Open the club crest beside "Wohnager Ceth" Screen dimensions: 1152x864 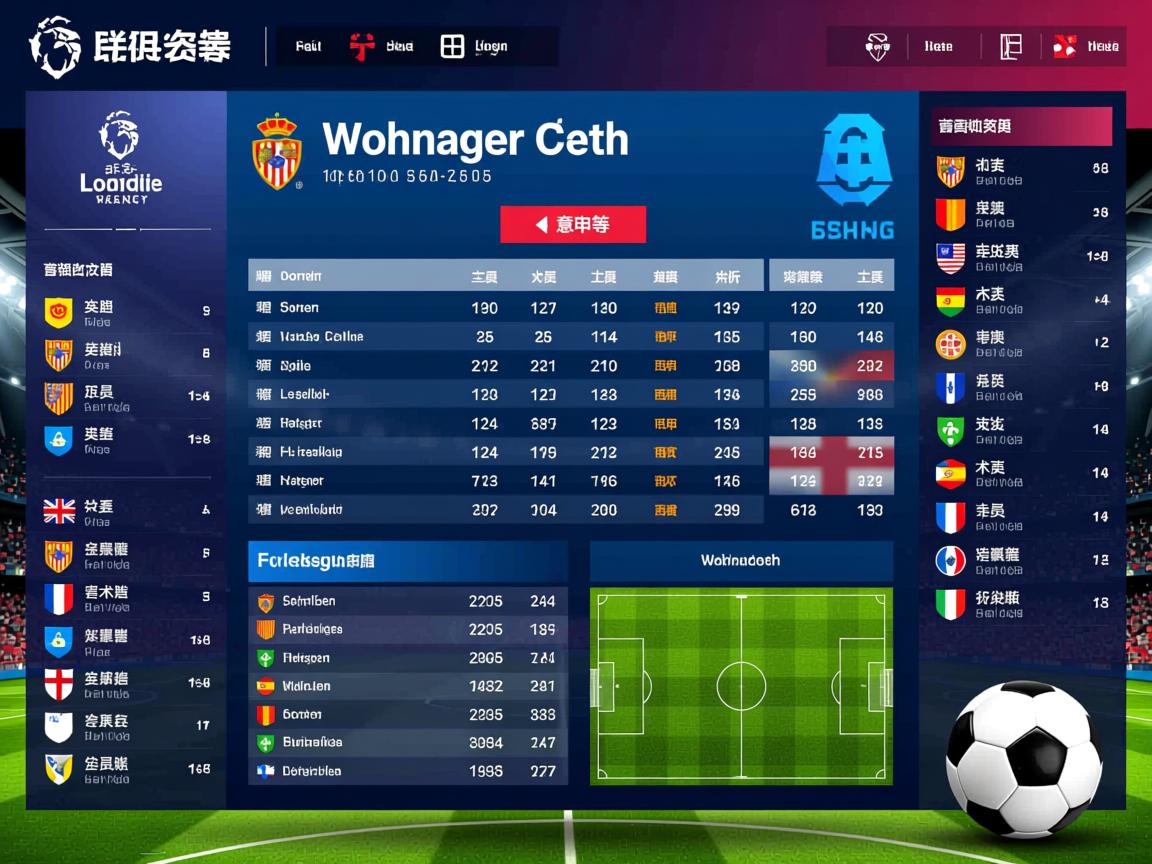point(277,152)
